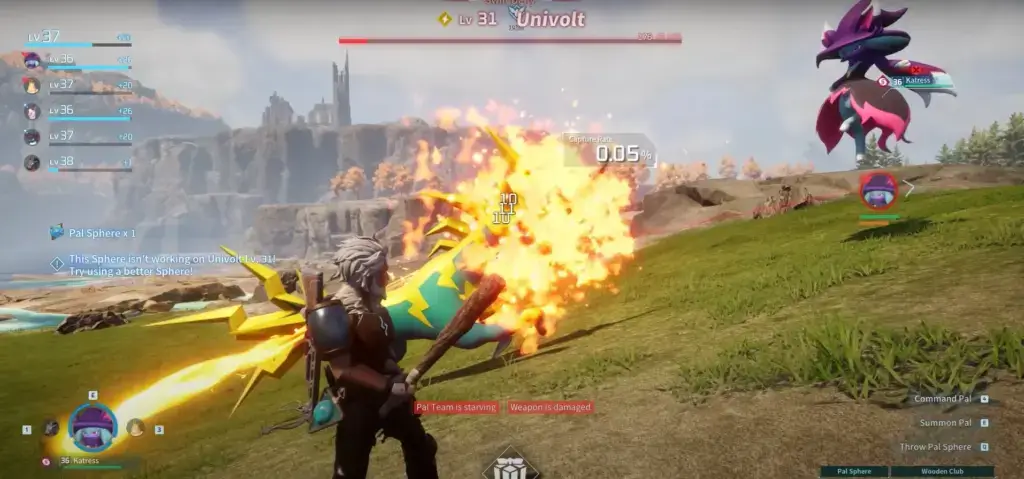Choose the orange pal icon in the party list
This screenshot has width=1024, height=479.
pyautogui.click(x=32, y=87)
